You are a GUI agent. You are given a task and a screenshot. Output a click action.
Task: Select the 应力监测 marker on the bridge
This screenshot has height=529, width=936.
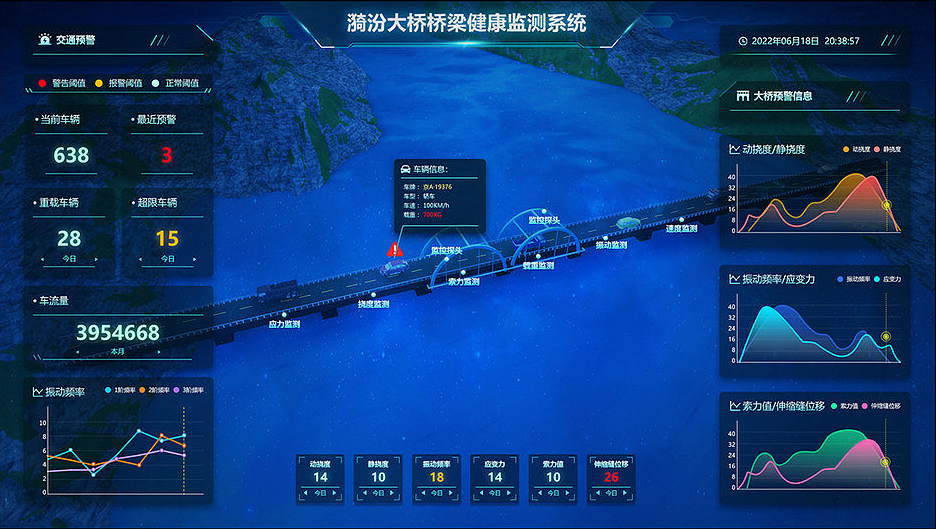(285, 324)
